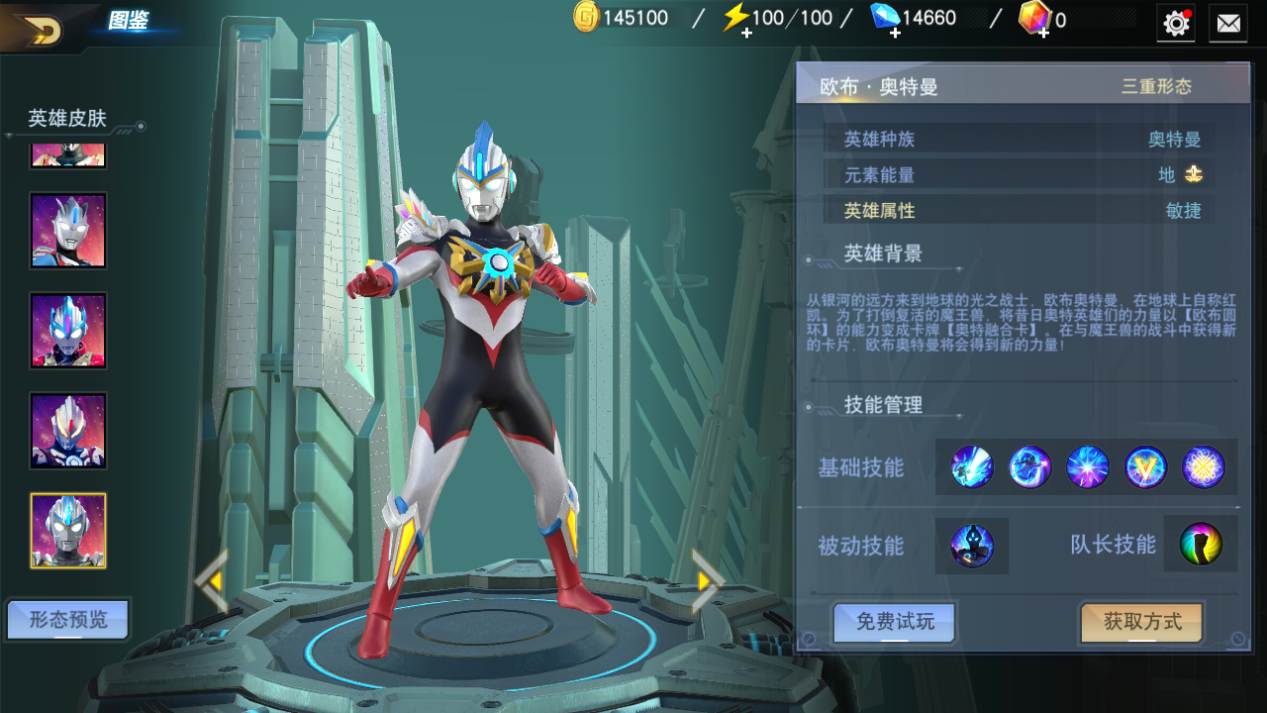Add more blue diamonds with the plus
This screenshot has height=713, width=1267.
pyautogui.click(x=894, y=32)
